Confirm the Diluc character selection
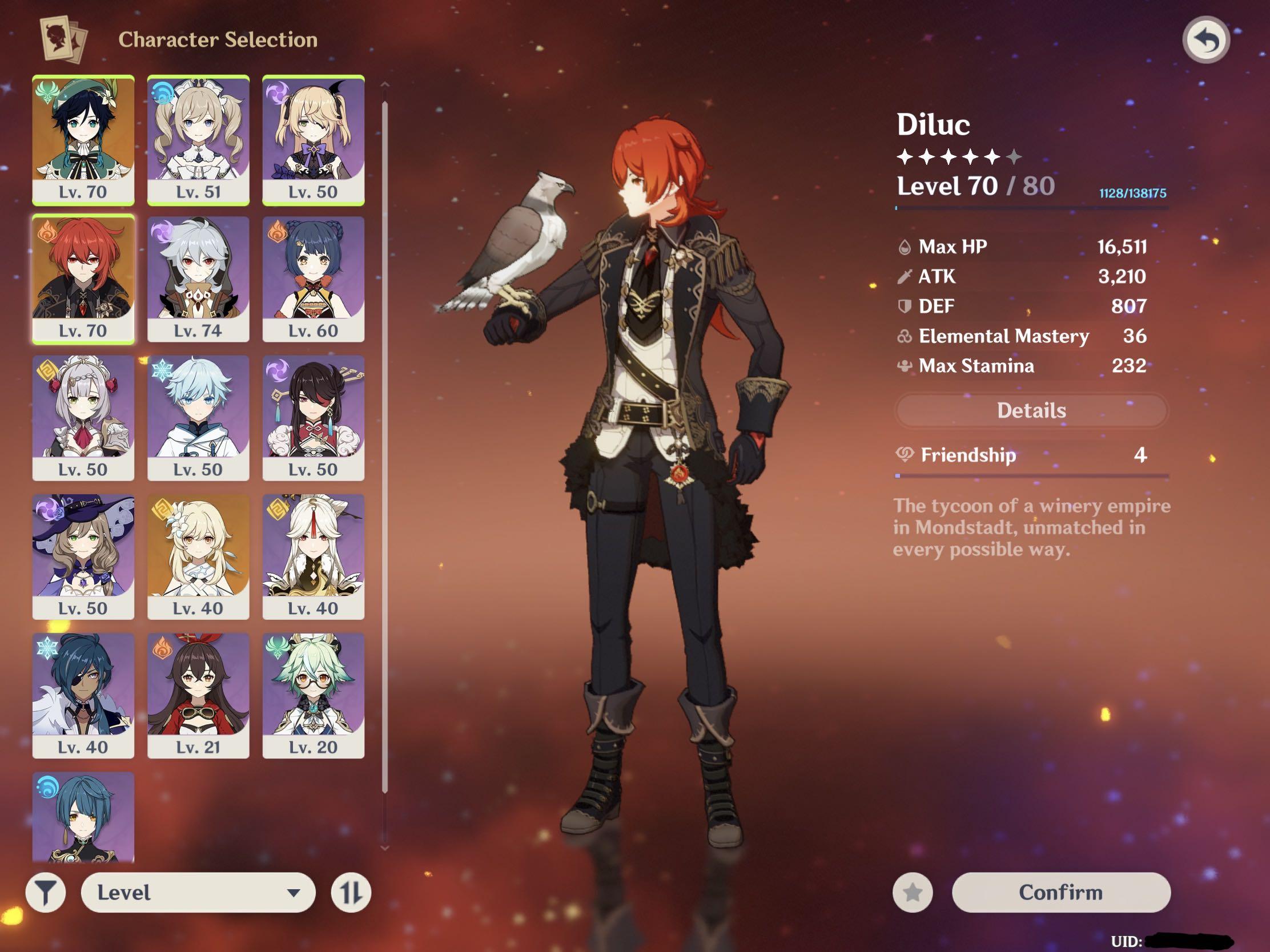Image resolution: width=1270 pixels, height=952 pixels. pos(1060,892)
